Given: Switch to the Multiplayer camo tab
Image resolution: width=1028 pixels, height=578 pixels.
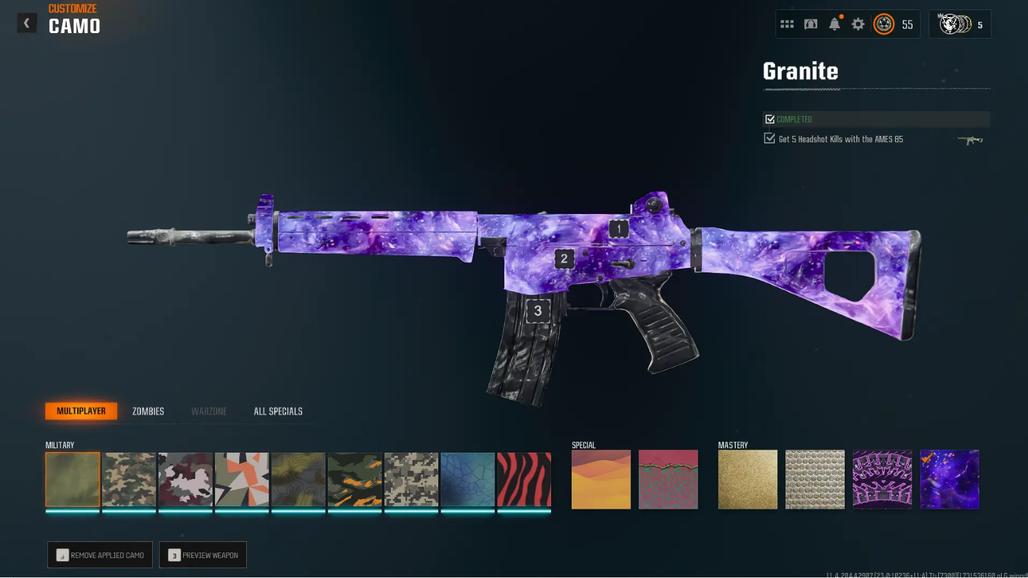Looking at the screenshot, I should click(81, 411).
